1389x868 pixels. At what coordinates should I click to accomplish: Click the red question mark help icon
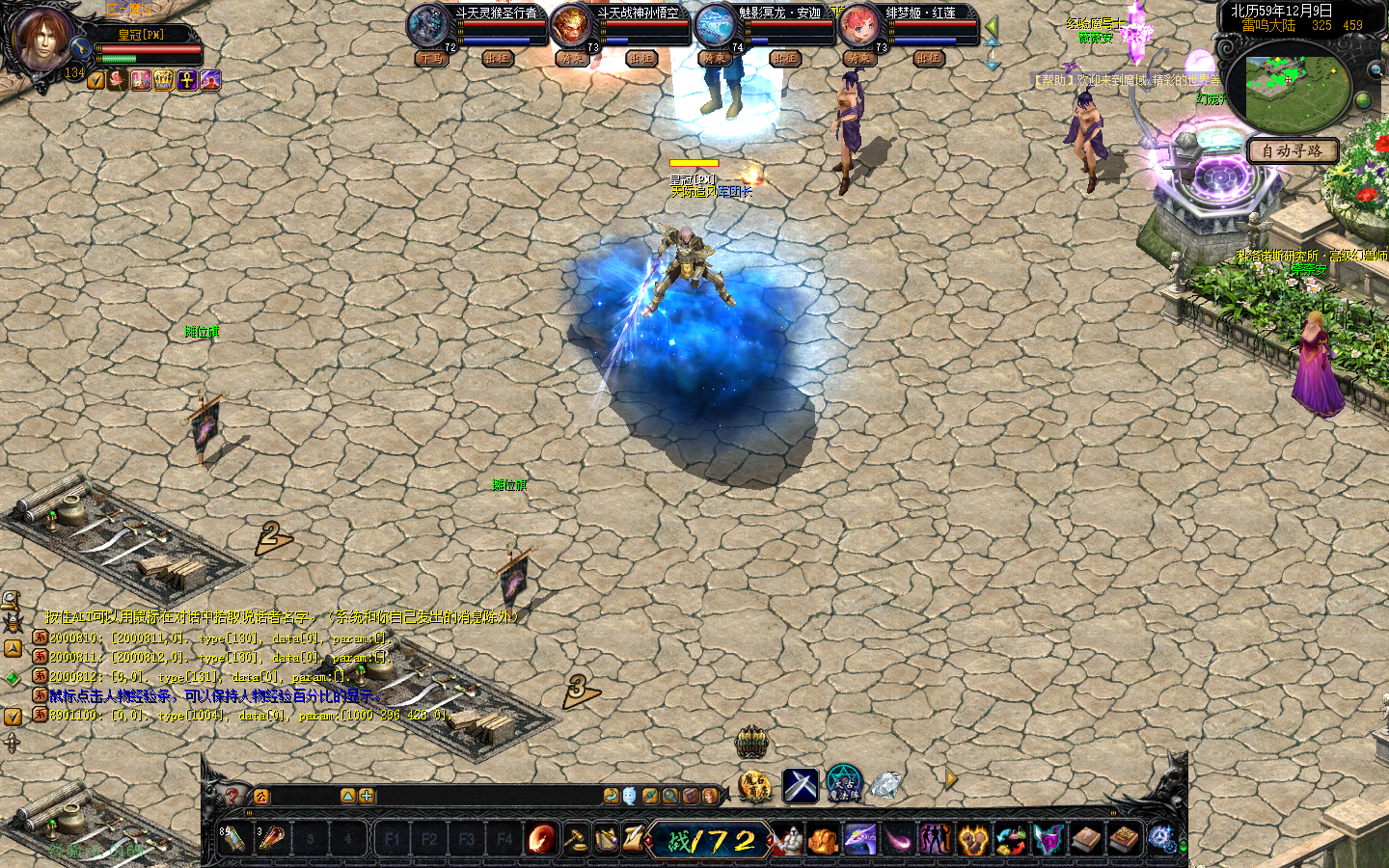231,796
